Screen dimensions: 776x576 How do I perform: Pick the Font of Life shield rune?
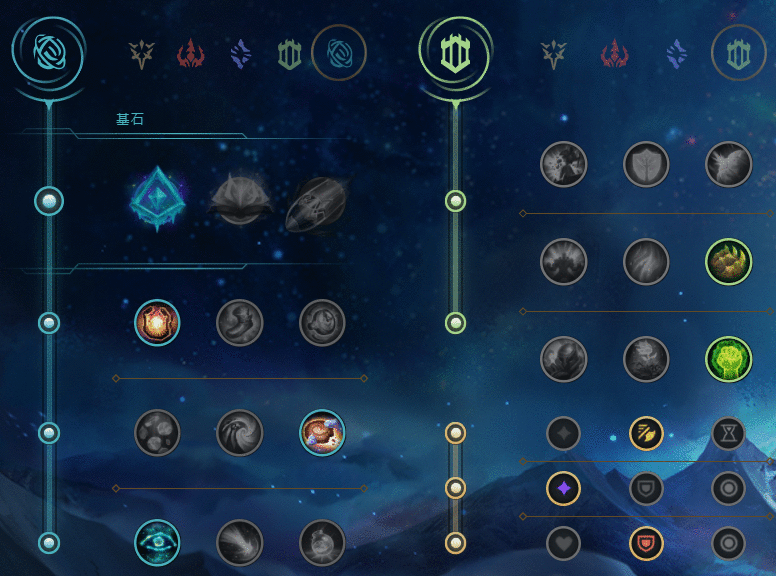(646, 165)
